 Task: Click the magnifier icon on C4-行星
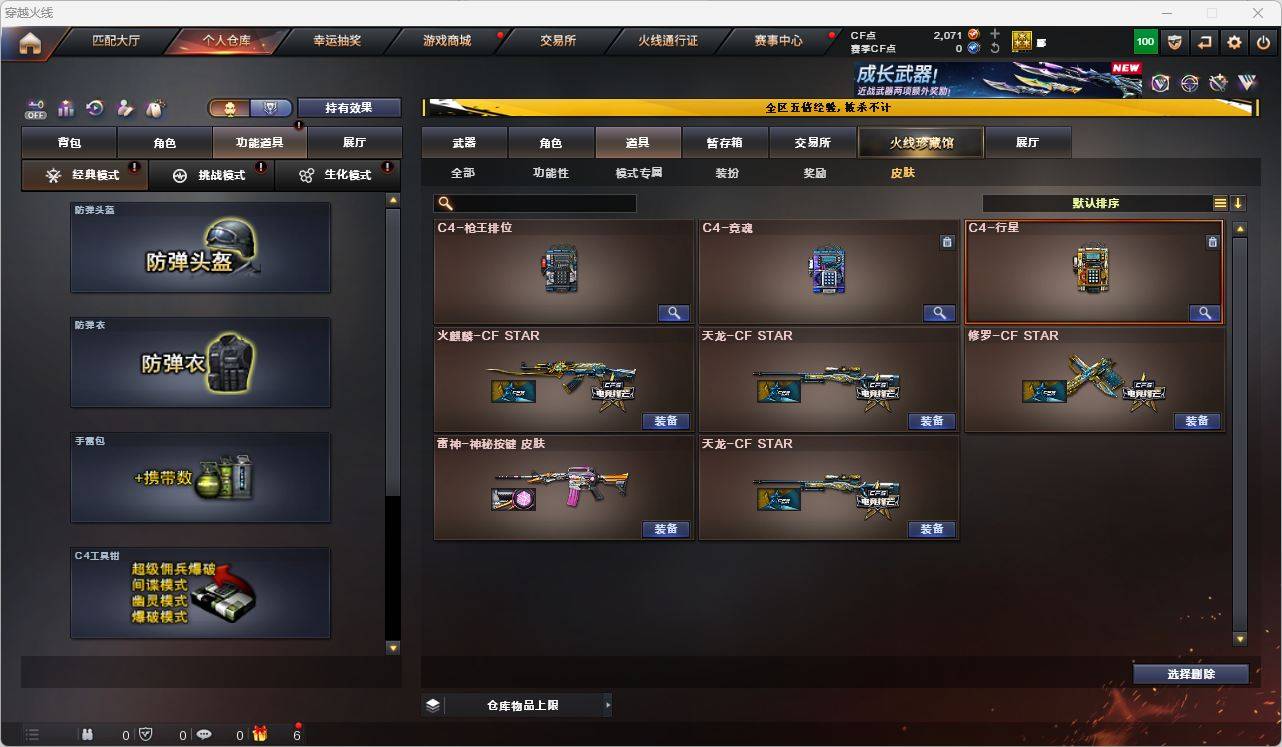pos(1205,312)
